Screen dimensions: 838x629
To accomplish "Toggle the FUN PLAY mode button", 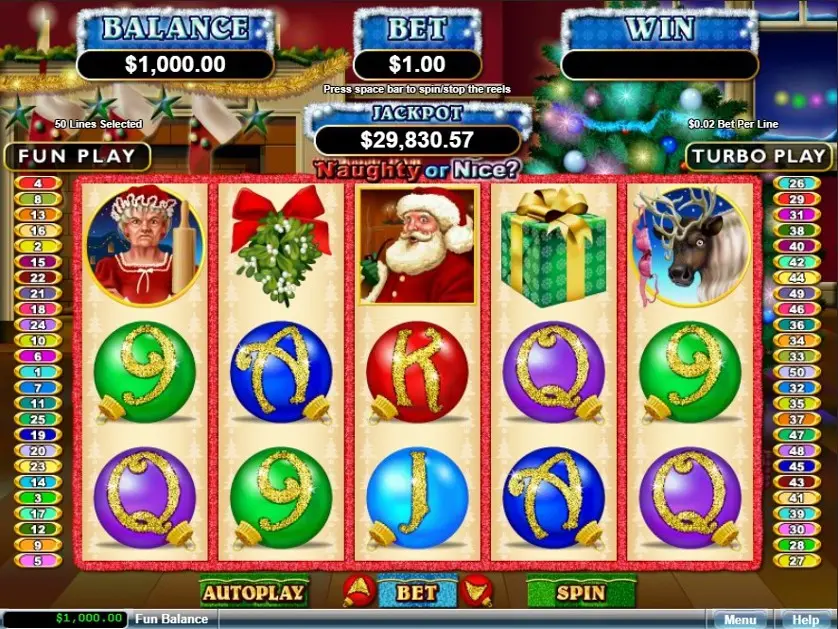I will coord(77,156).
